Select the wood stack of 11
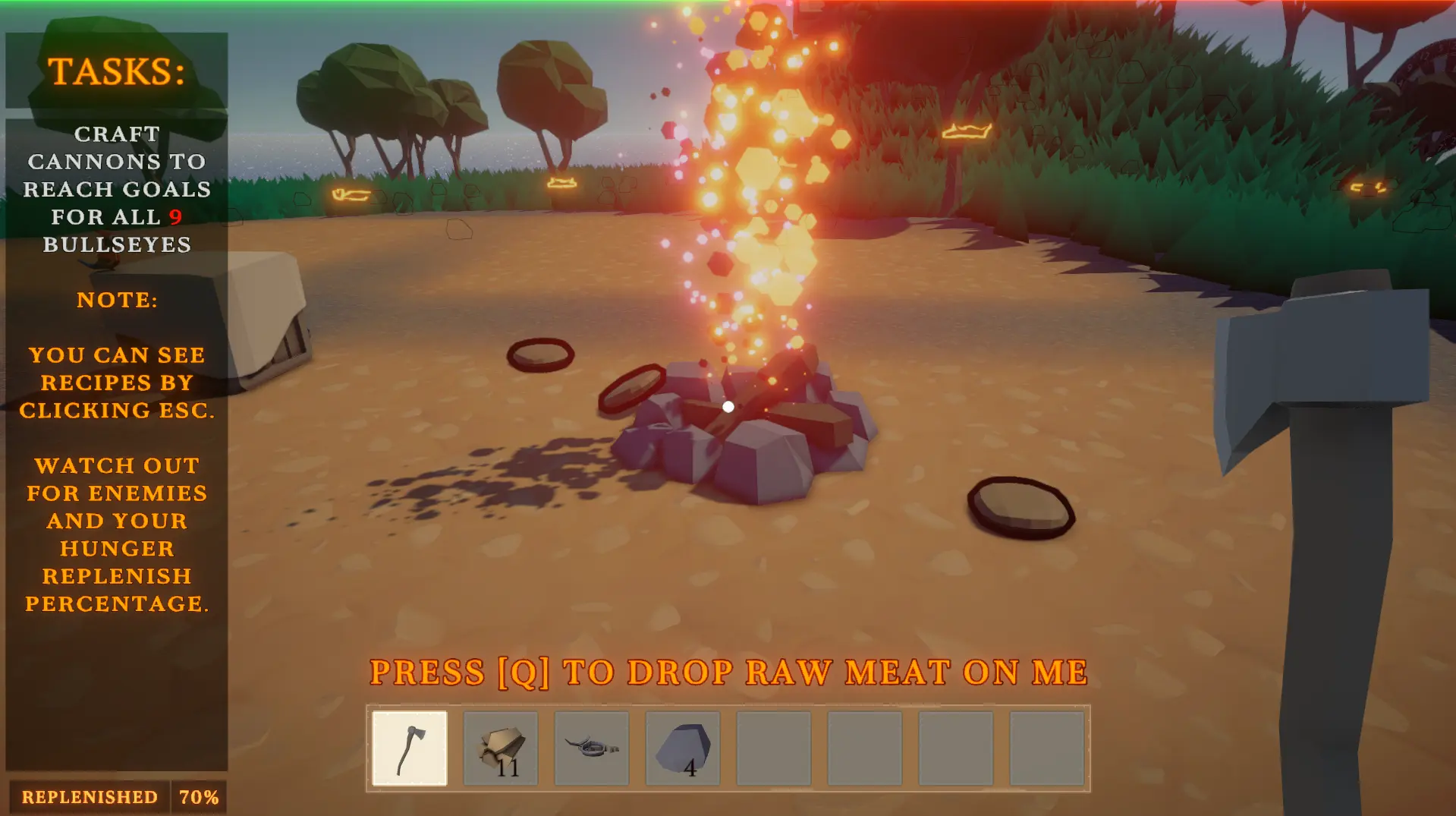This screenshot has height=816, width=1456. (x=501, y=748)
